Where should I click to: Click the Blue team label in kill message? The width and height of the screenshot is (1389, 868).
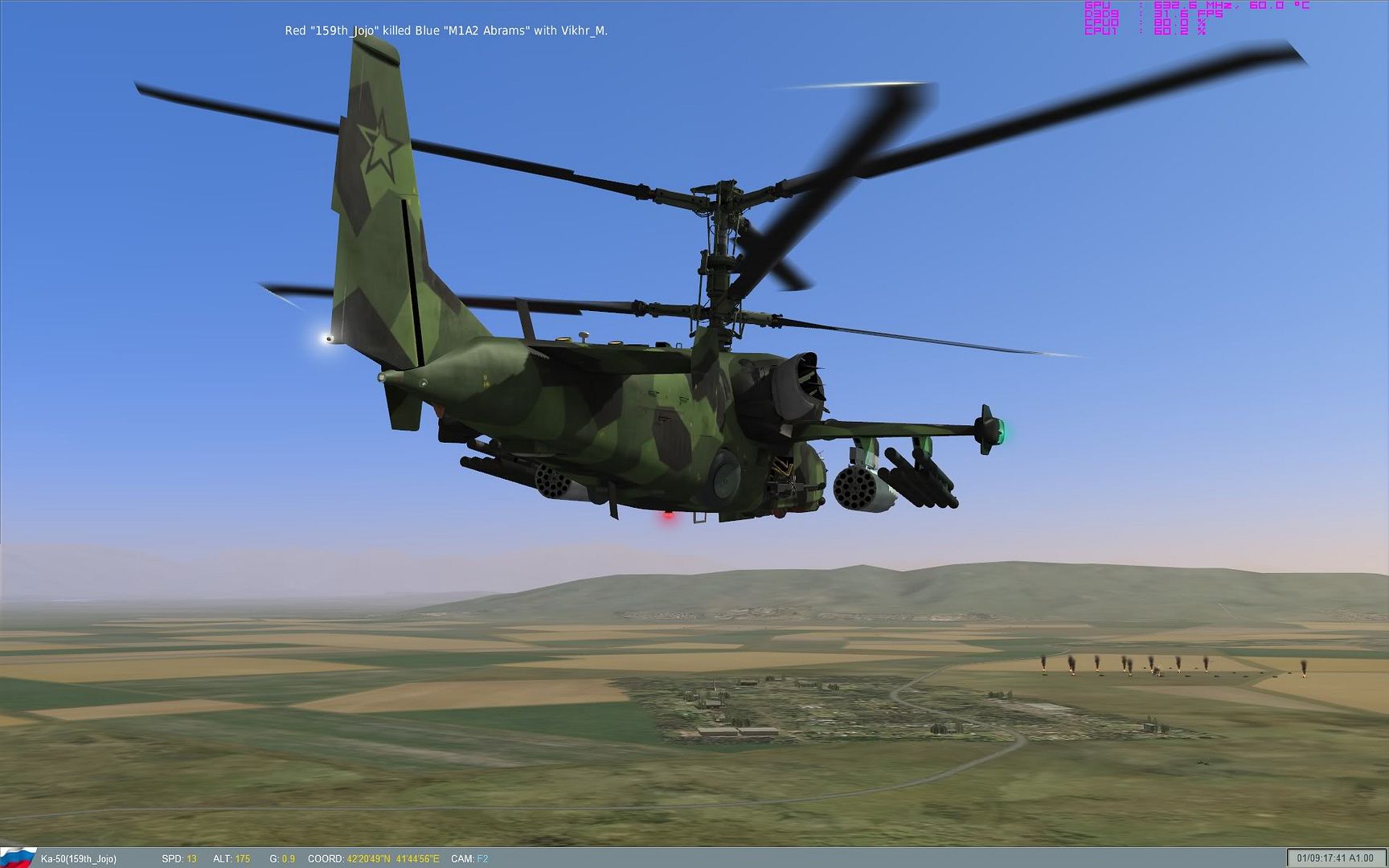tap(428, 31)
